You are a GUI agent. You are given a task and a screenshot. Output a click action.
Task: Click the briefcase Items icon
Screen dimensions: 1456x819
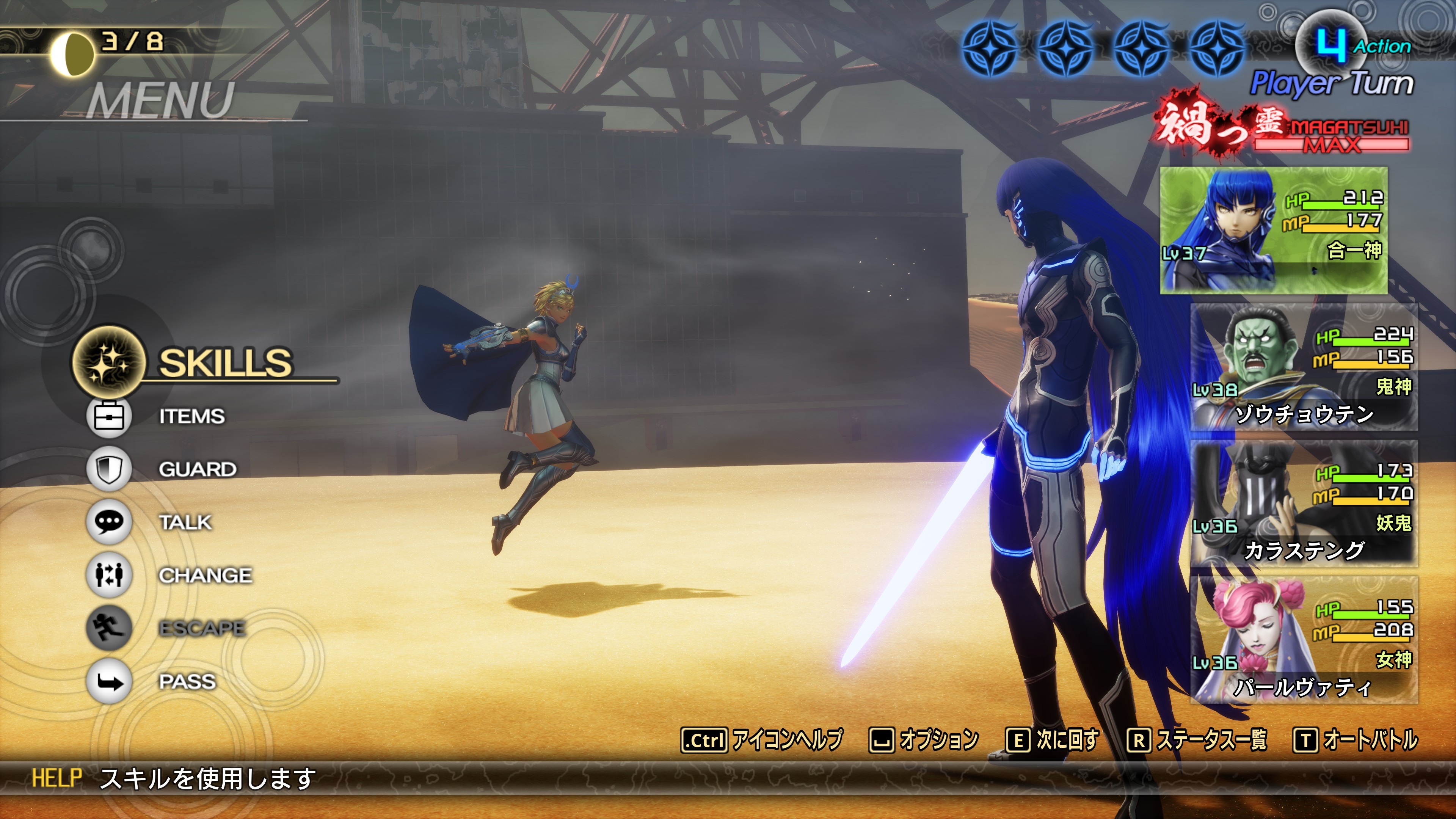coord(108,417)
